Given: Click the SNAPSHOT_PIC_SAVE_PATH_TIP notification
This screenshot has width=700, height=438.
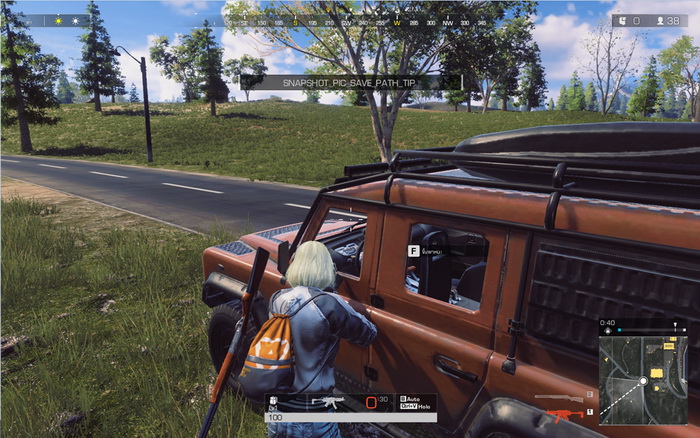Looking at the screenshot, I should coord(350,81).
